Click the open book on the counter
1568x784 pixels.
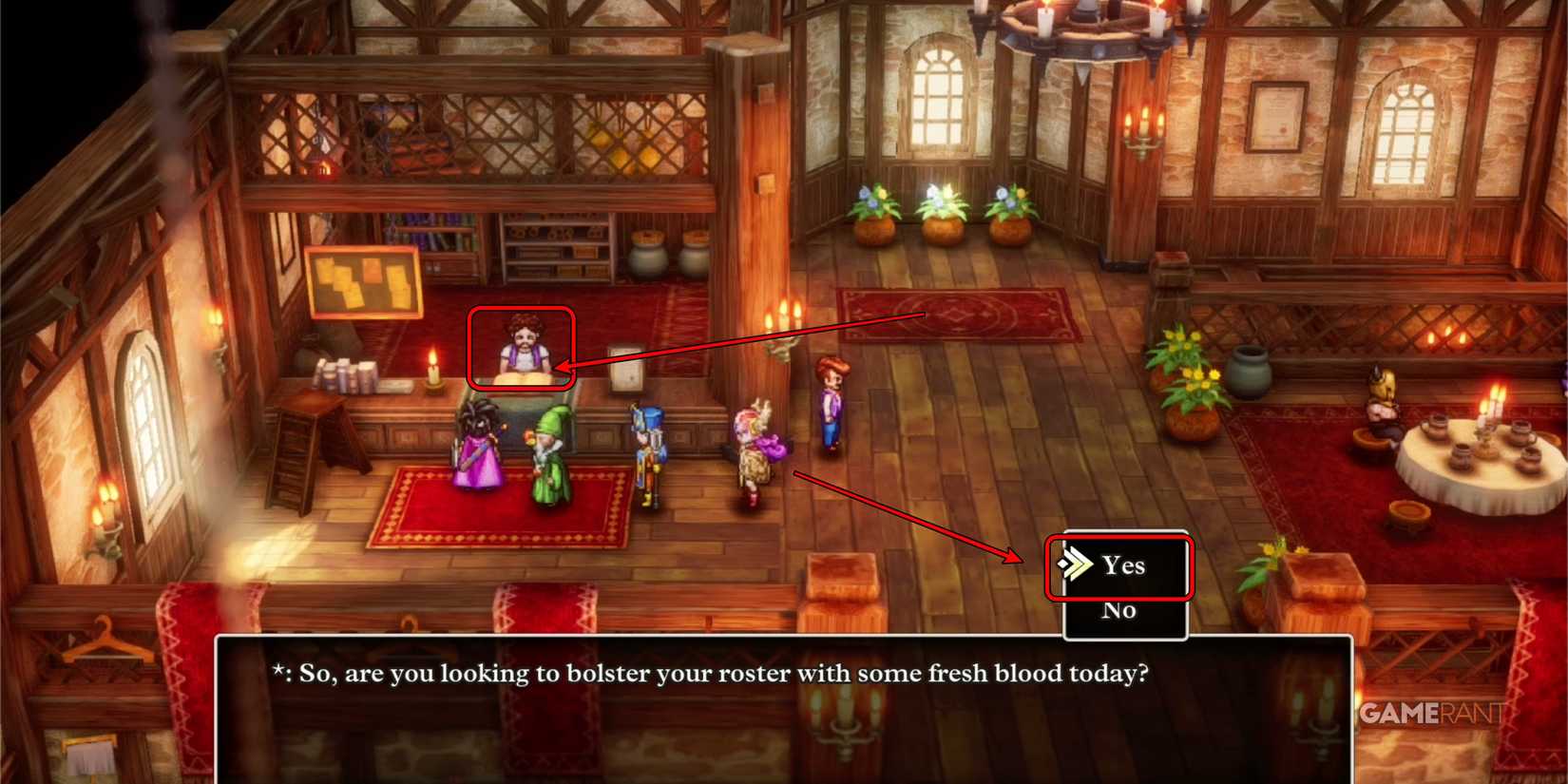coord(523,380)
